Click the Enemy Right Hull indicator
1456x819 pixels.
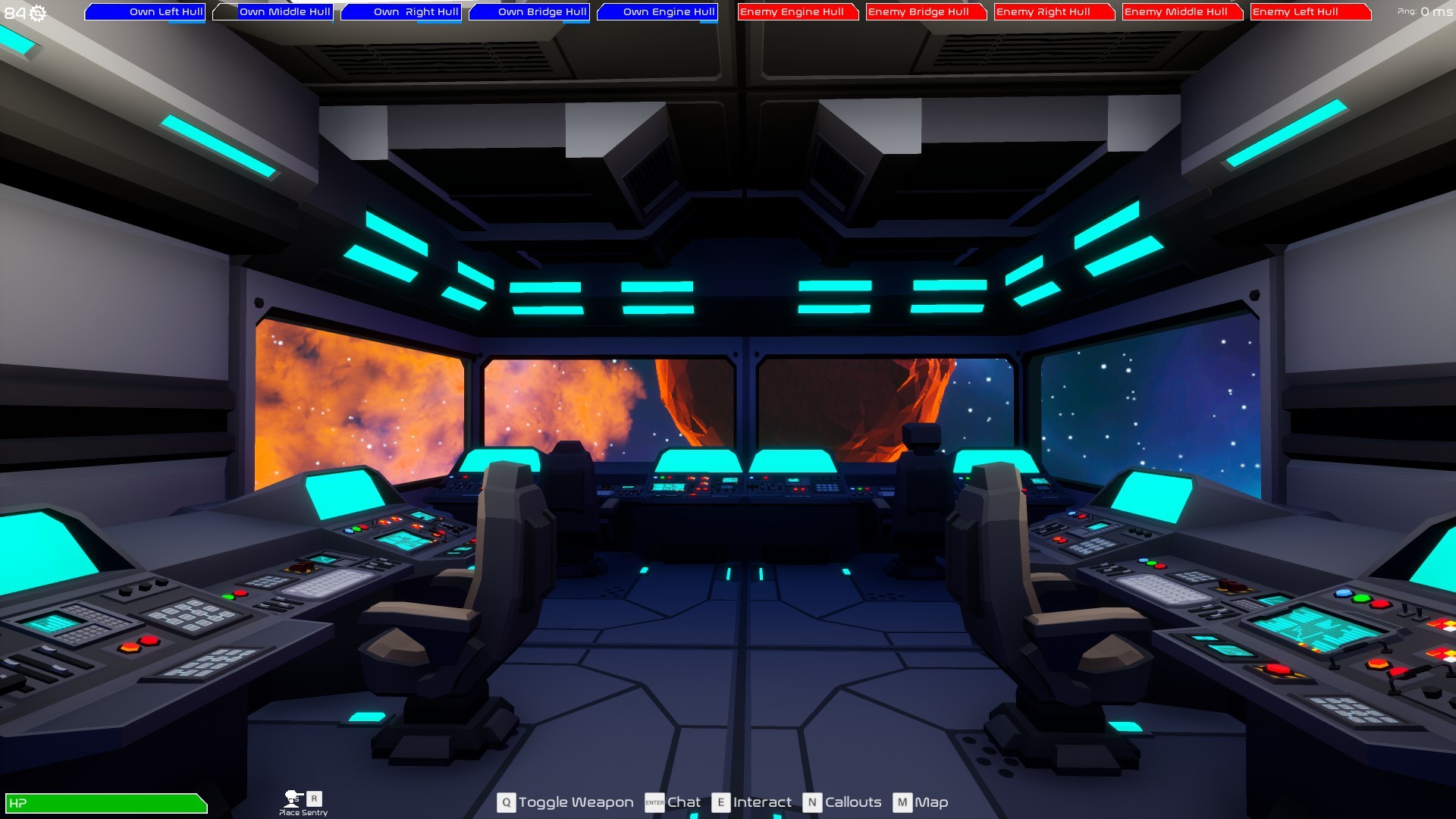click(1053, 12)
